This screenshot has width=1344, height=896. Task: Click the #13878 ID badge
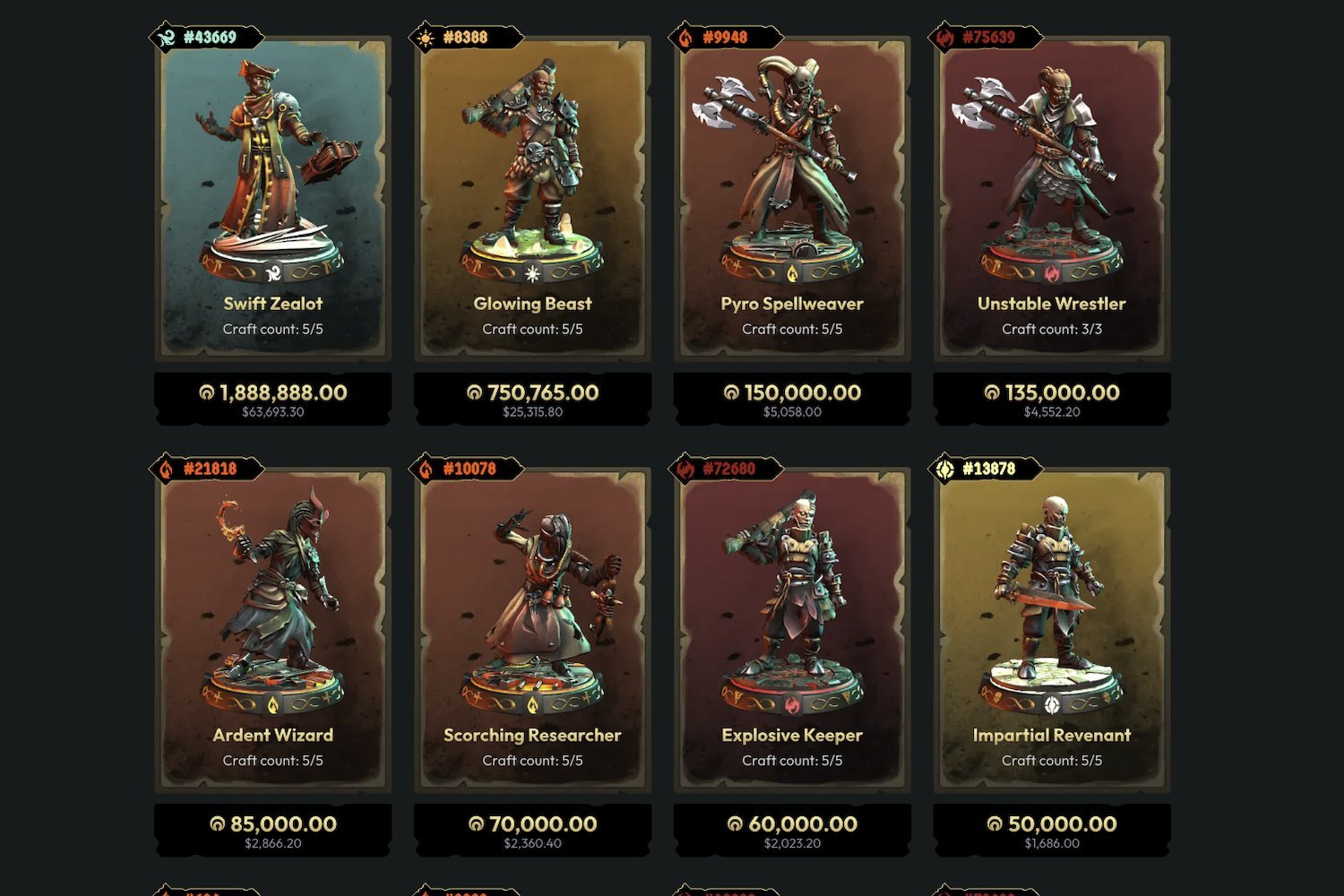[986, 469]
